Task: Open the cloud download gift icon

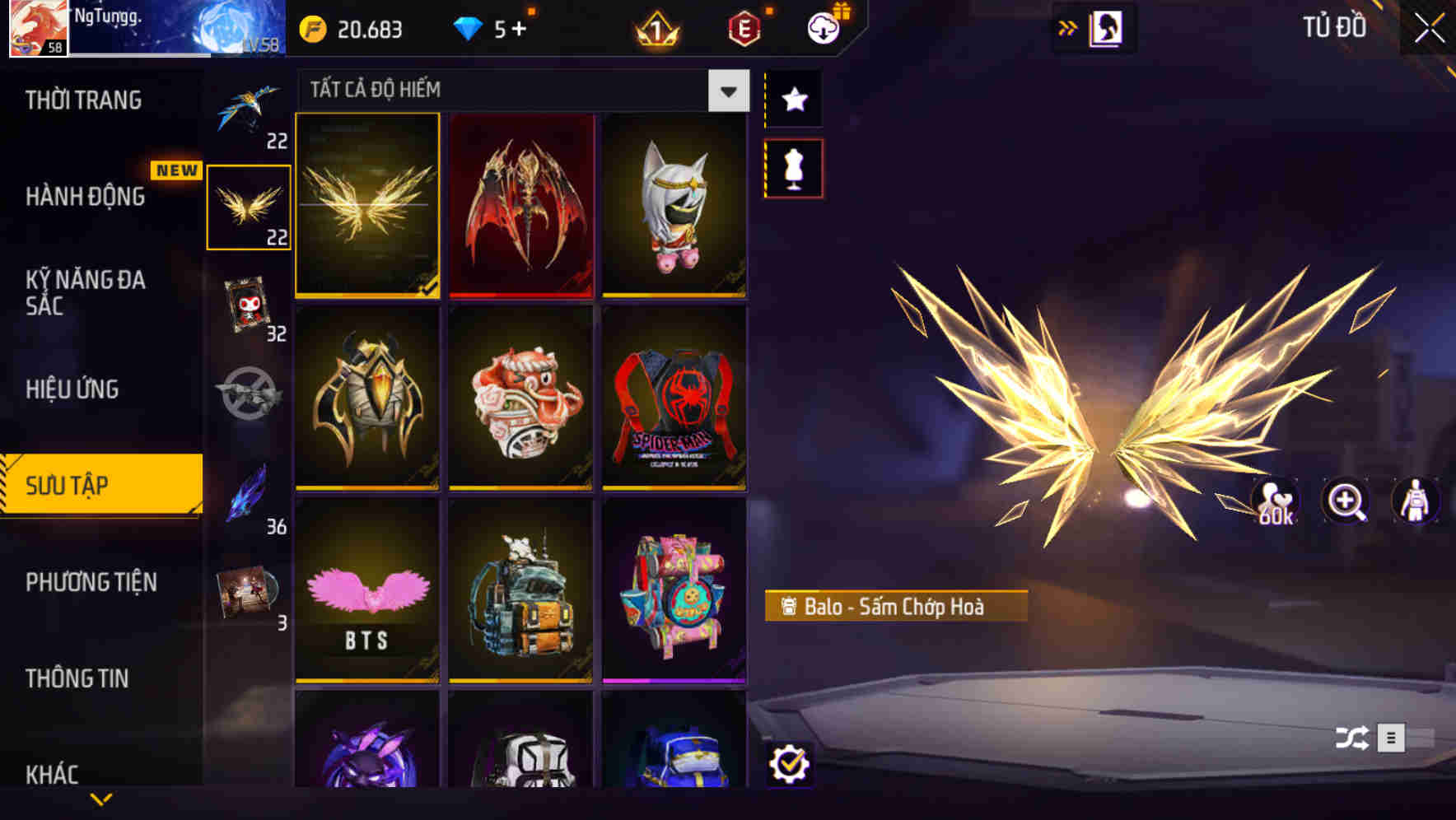Action: coord(824,27)
